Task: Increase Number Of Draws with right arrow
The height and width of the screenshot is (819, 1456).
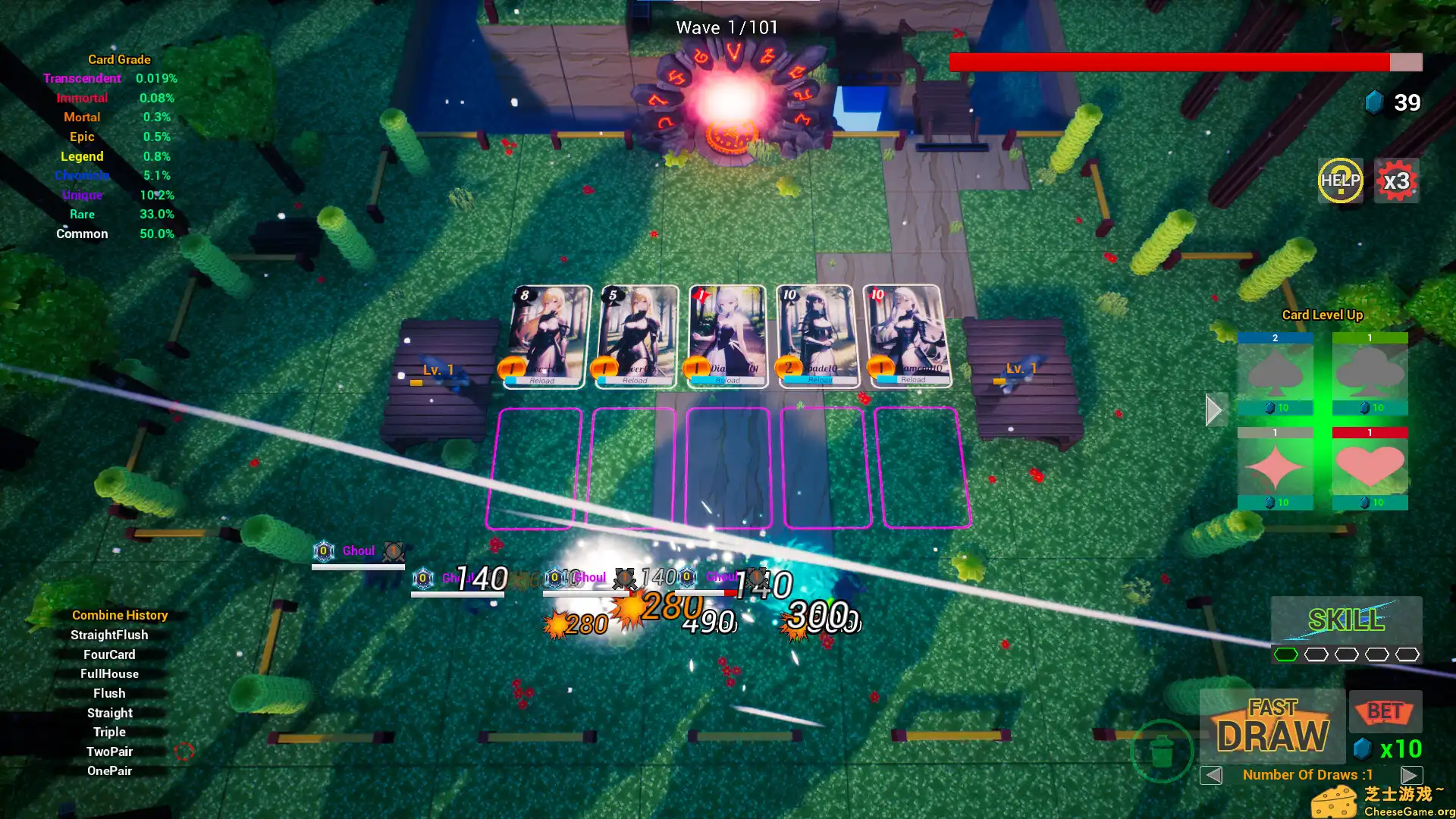Action: (1410, 775)
